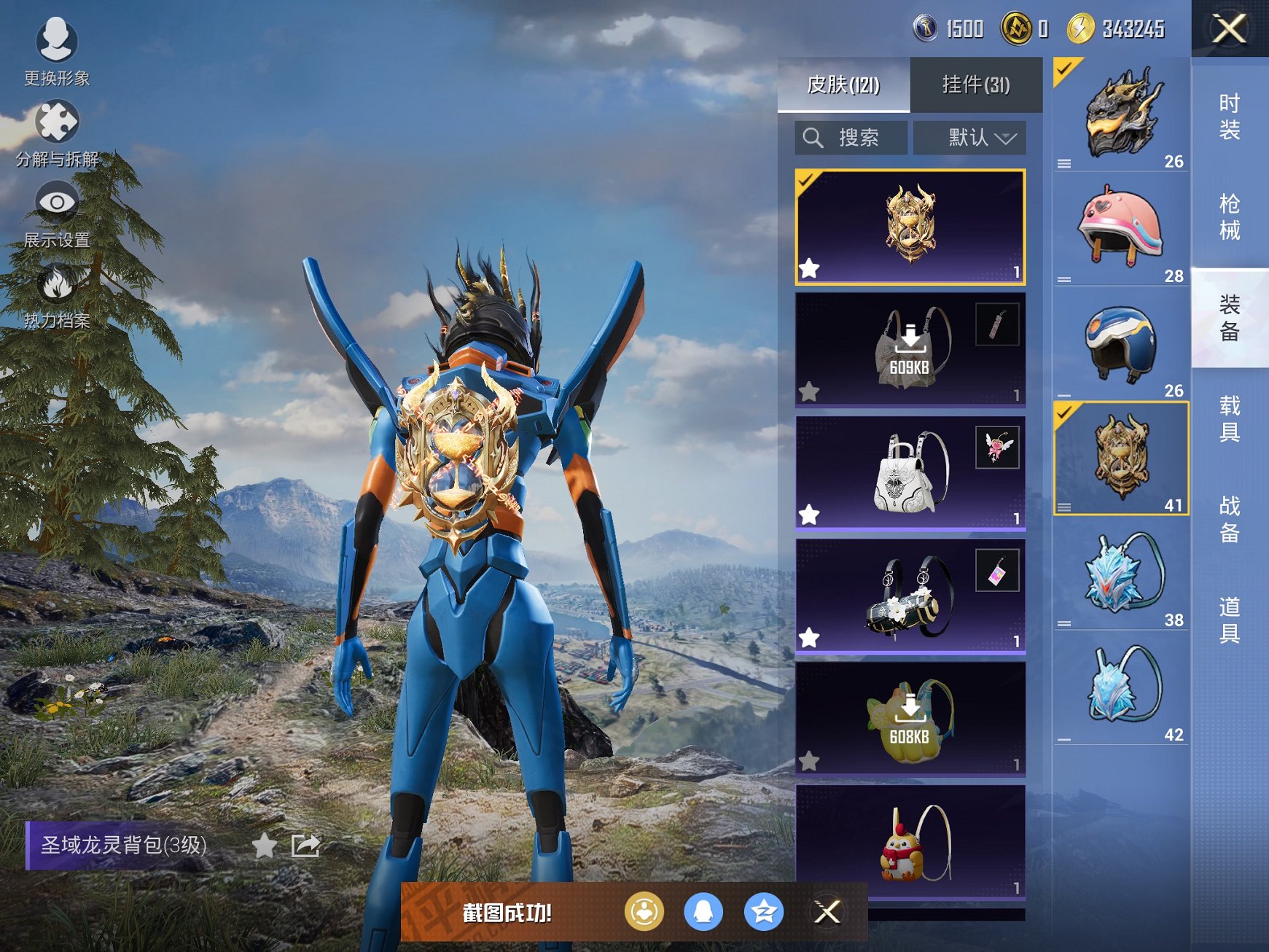Viewport: 1269px width, 952px height.
Task: Close the inventory screen with top-right X
Action: tap(1229, 29)
